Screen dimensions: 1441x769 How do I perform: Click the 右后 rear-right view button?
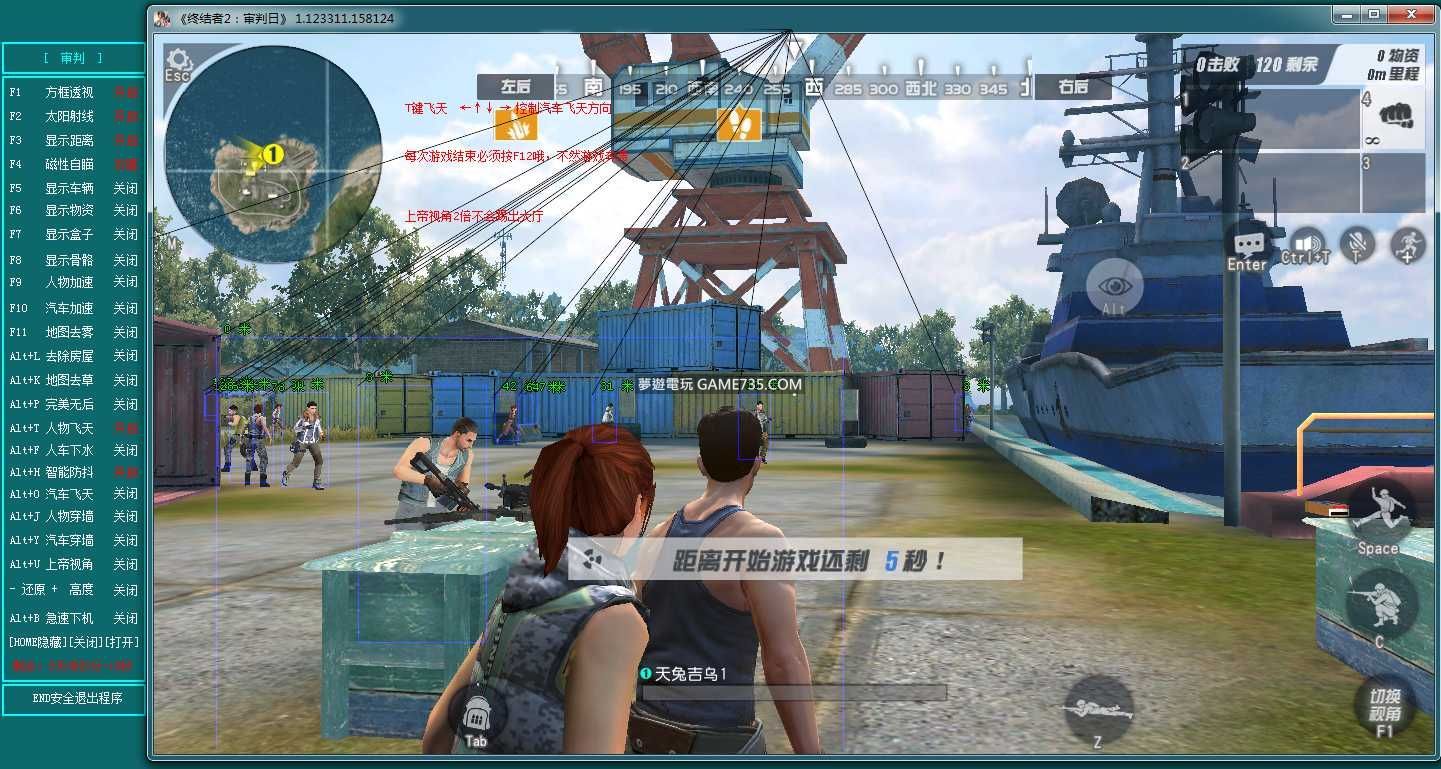click(1072, 87)
